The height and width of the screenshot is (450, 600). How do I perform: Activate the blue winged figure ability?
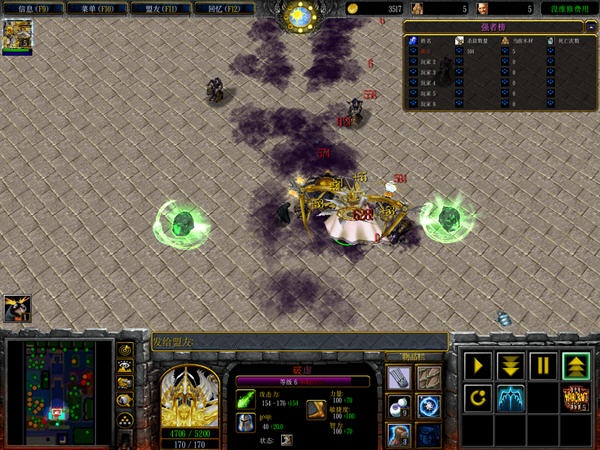(x=510, y=397)
